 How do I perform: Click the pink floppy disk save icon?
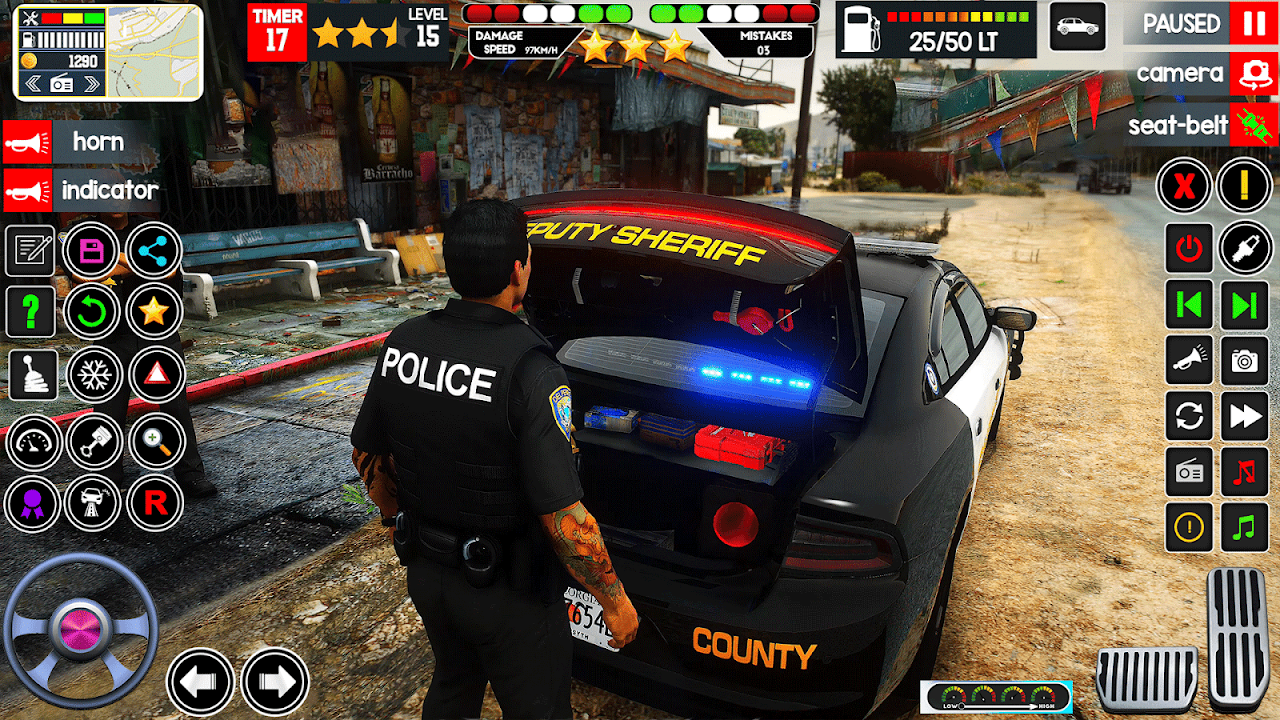tap(92, 251)
